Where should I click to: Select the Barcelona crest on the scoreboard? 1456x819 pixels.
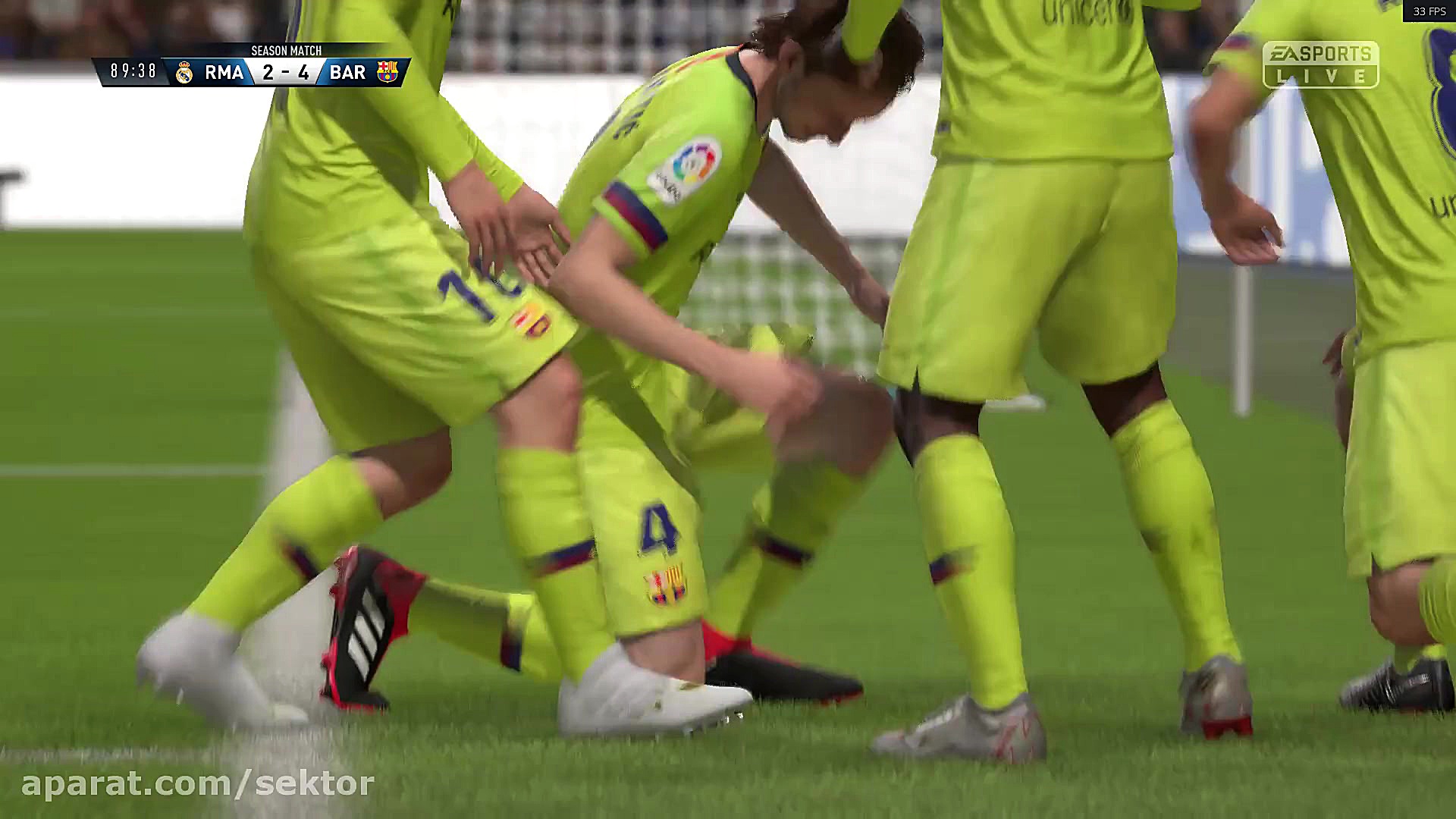click(x=388, y=73)
